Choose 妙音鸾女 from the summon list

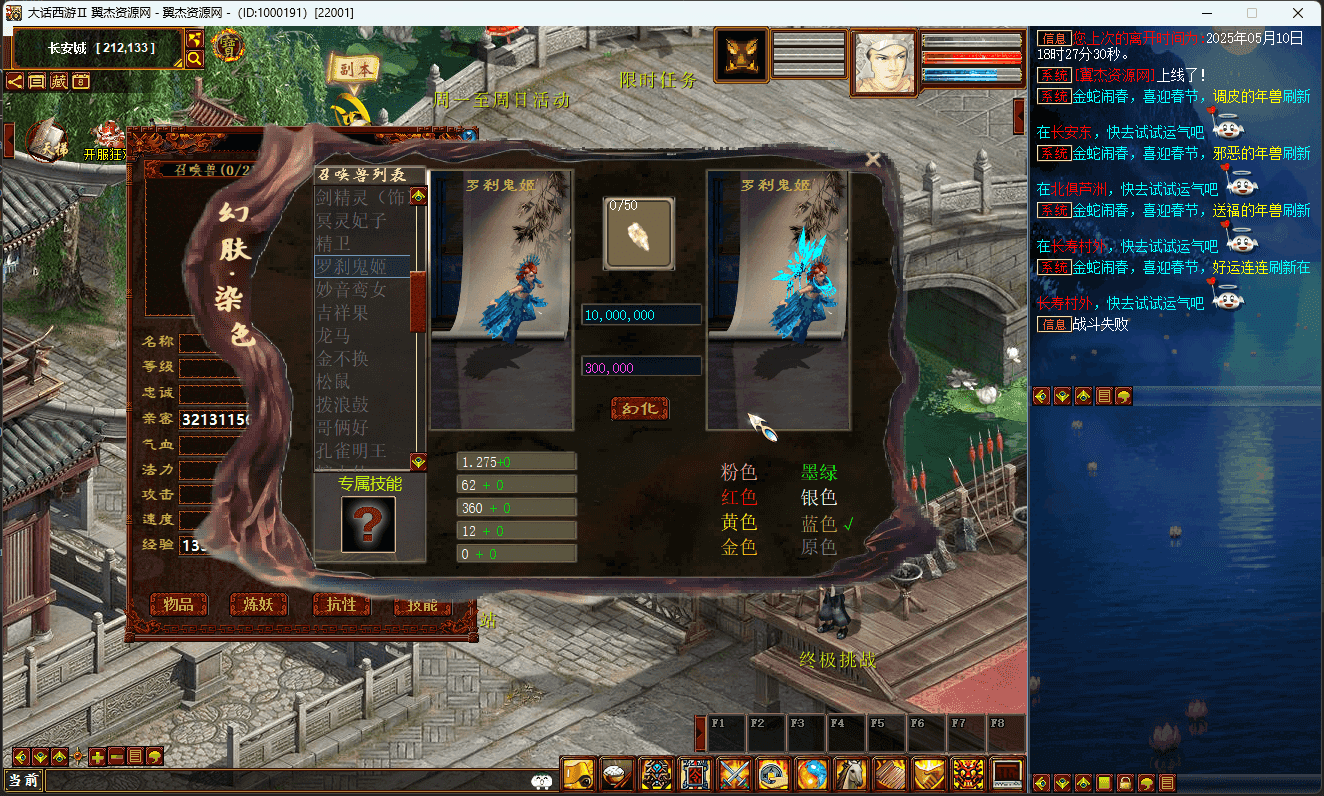pos(351,289)
